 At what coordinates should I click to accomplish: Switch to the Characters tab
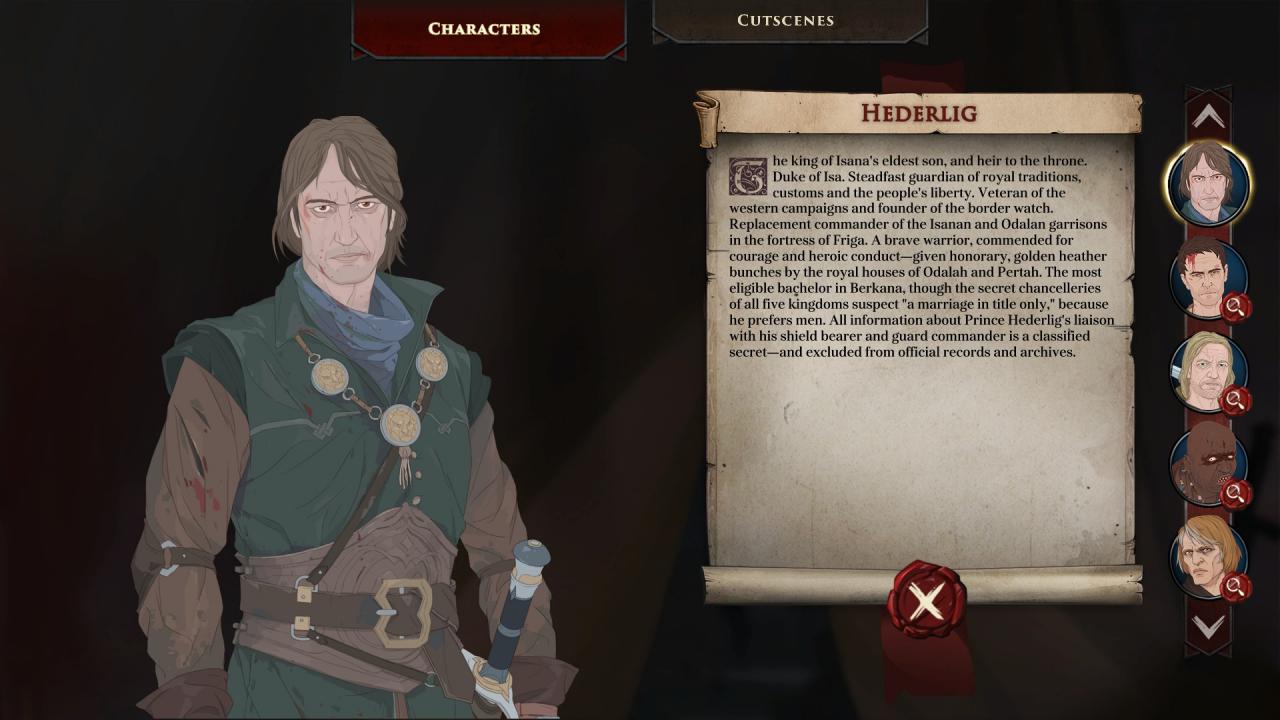pos(484,28)
